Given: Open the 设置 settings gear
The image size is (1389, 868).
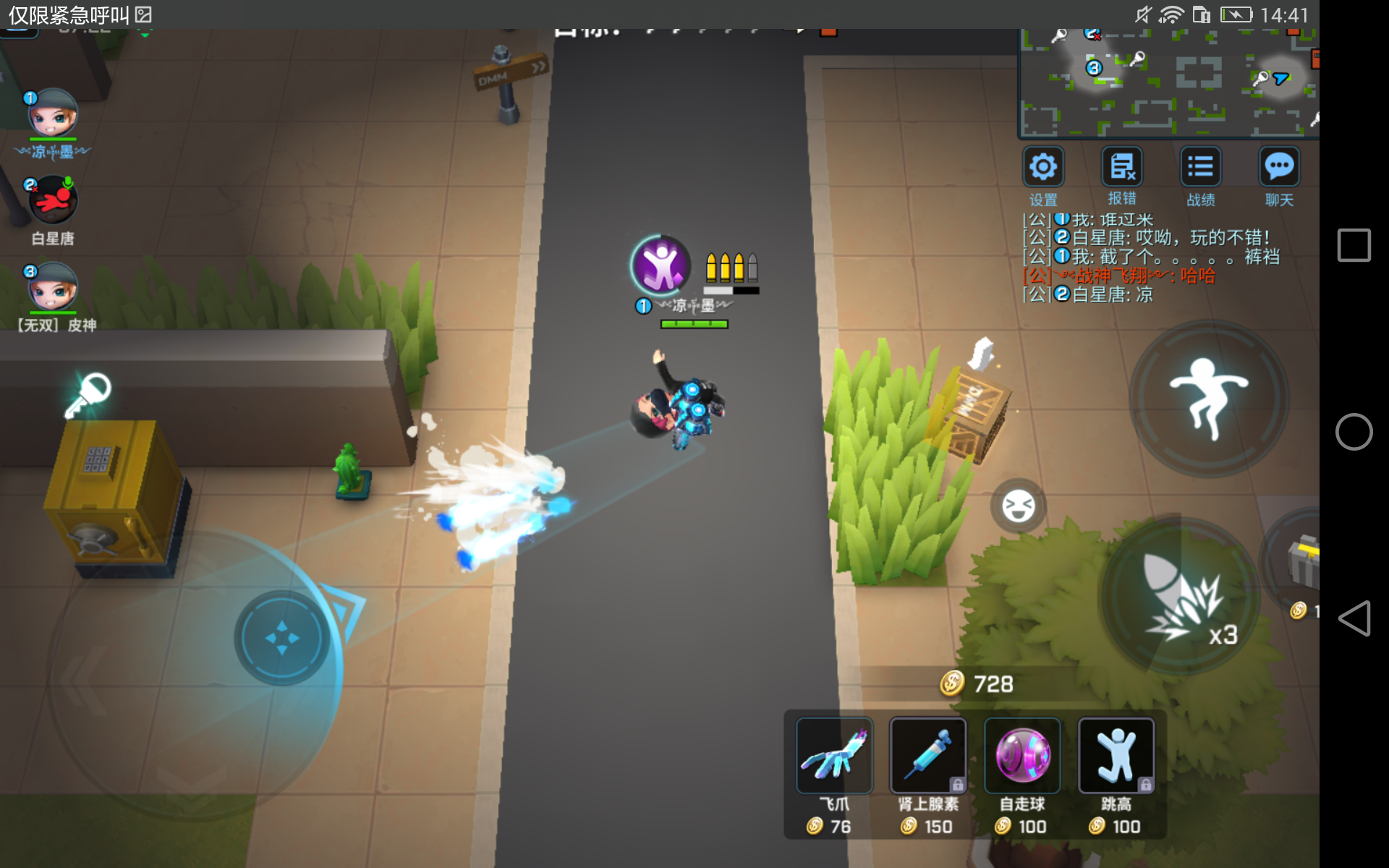Looking at the screenshot, I should point(1042,167).
